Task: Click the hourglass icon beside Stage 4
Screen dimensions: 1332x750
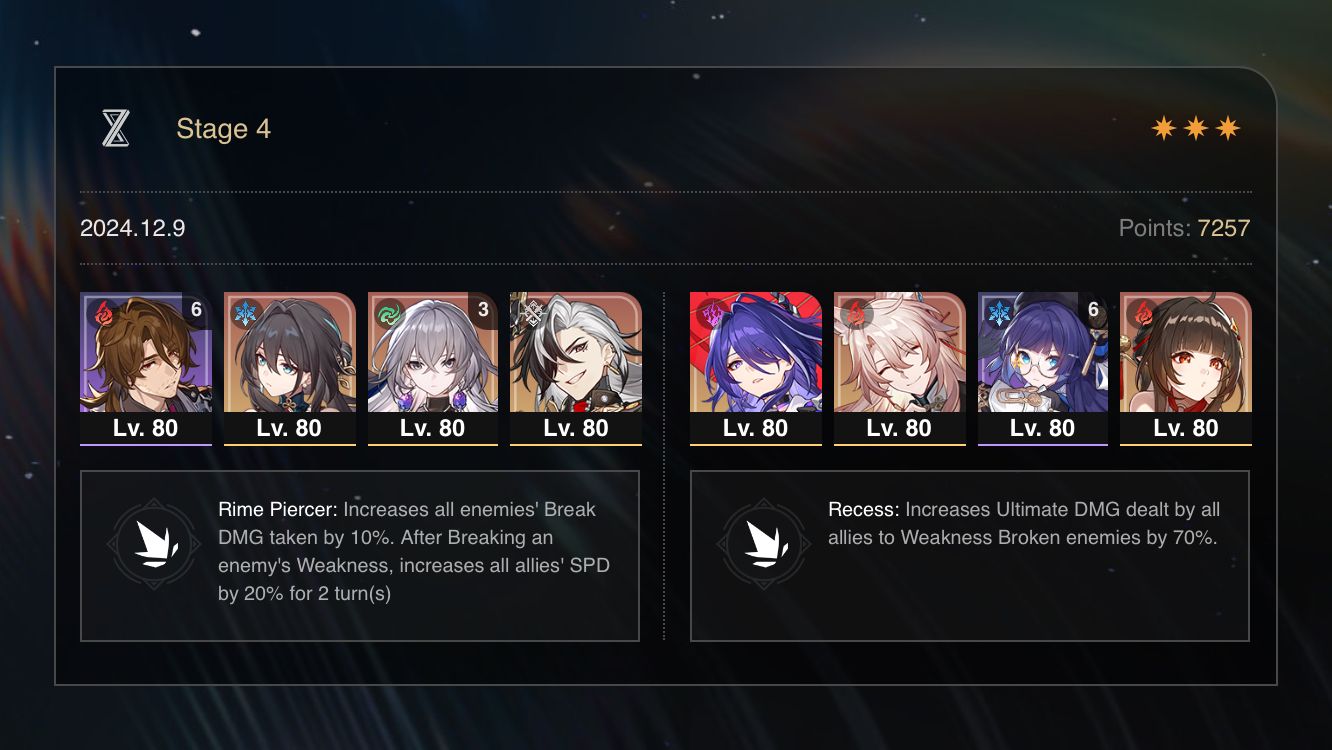Action: [x=117, y=128]
